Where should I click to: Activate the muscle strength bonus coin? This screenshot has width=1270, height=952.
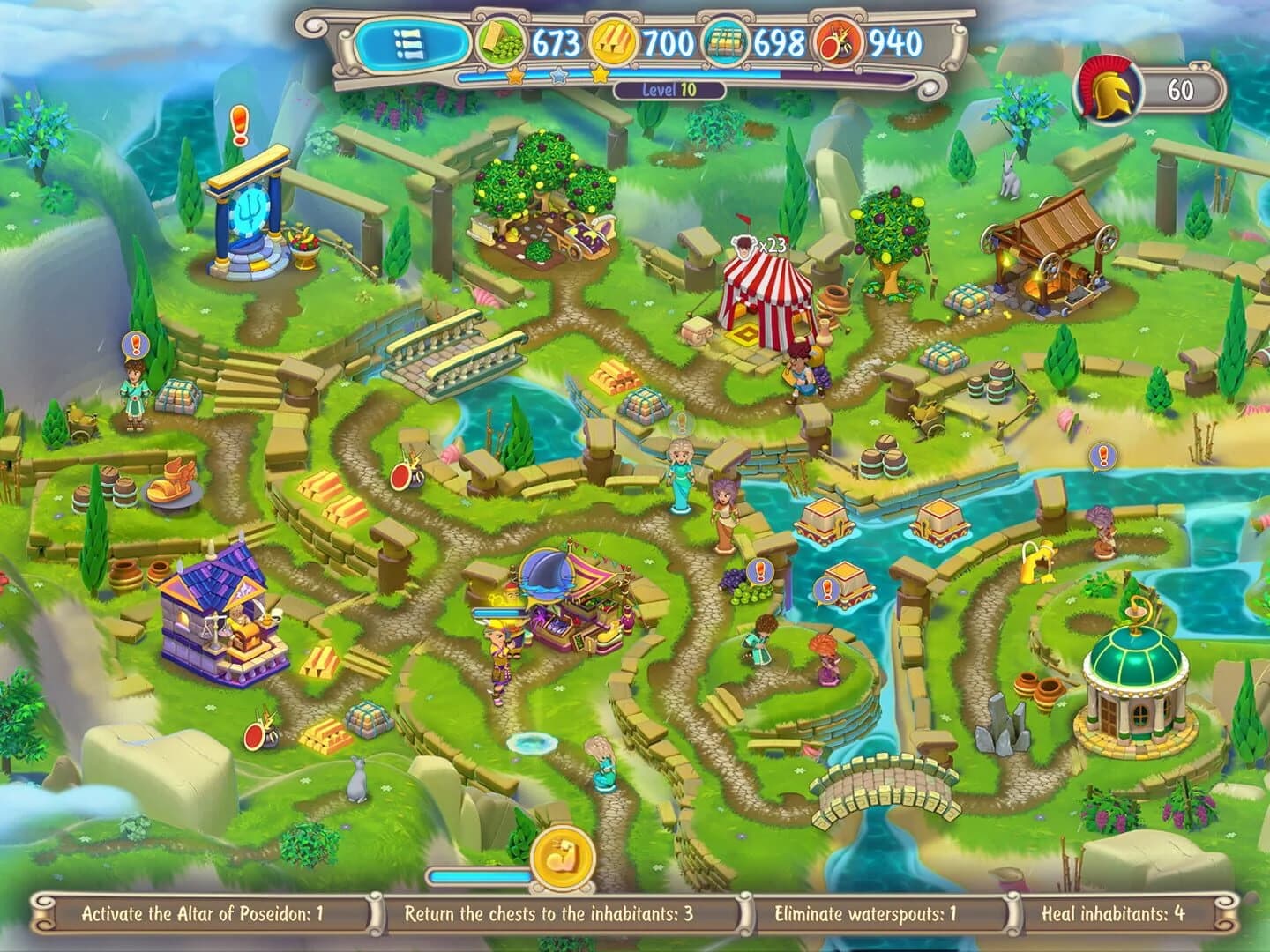point(562,855)
